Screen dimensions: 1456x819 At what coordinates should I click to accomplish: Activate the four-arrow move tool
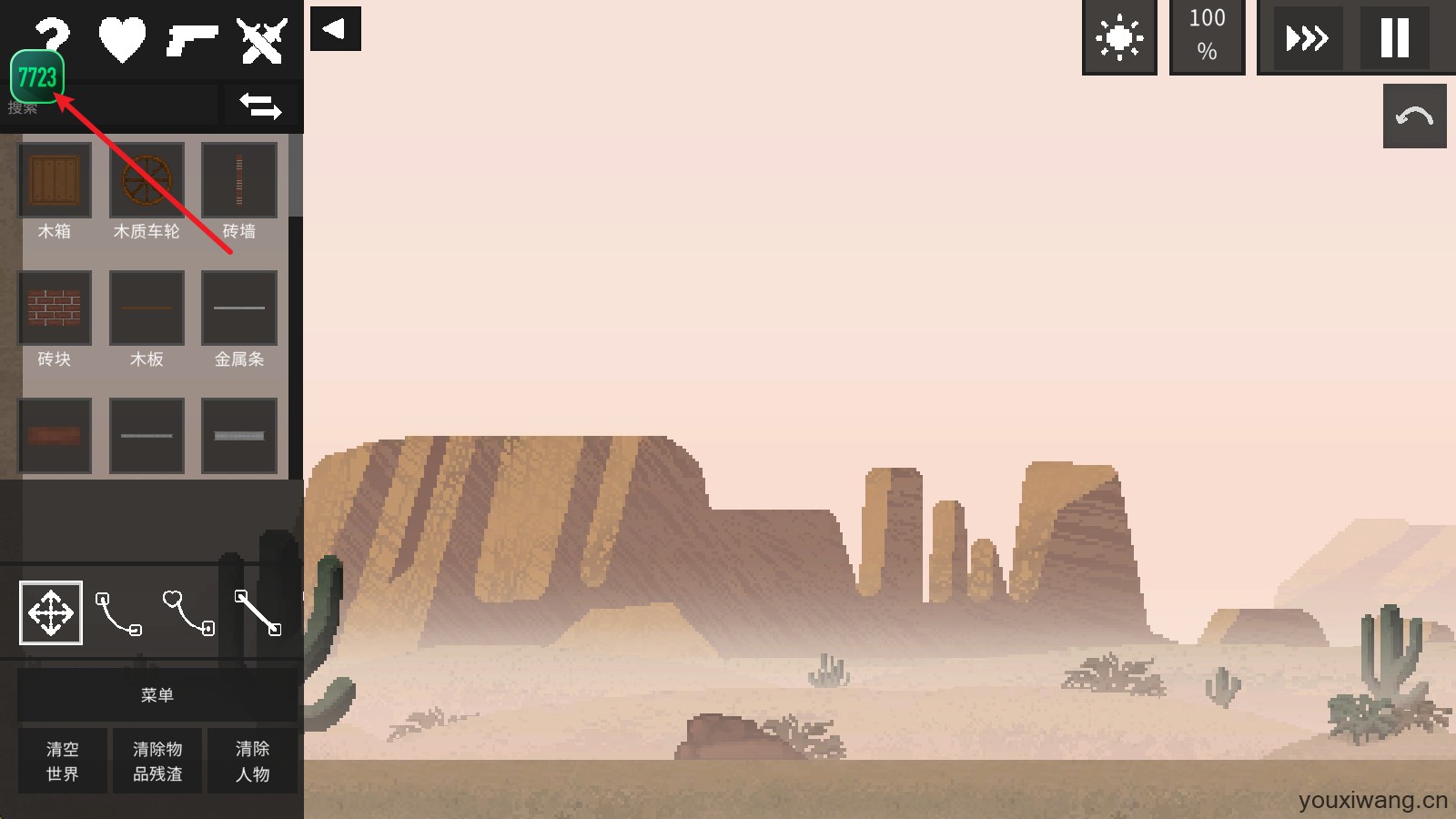point(51,612)
